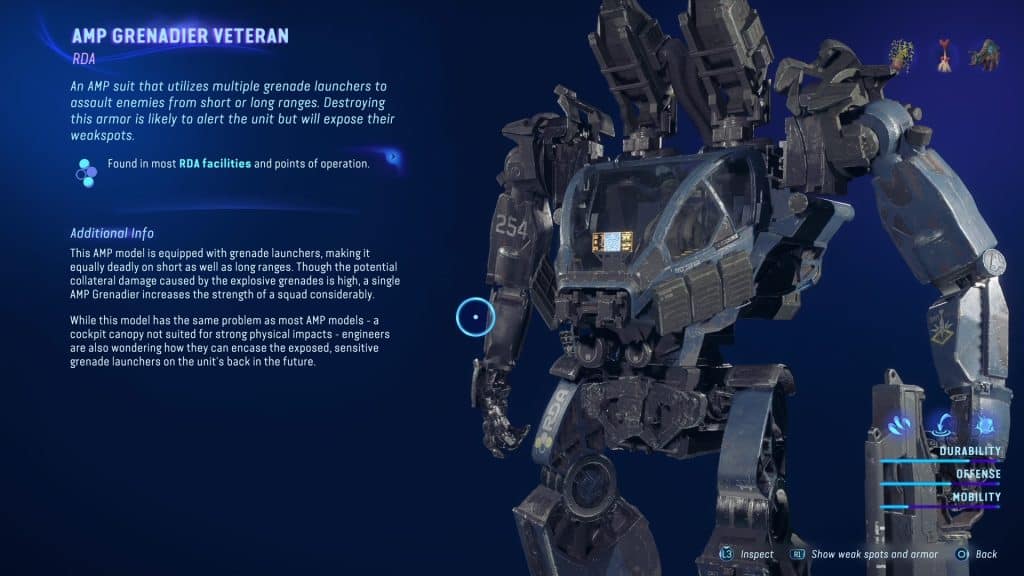Click the curved arrow landing trait icon
The image size is (1024, 576).
point(942,426)
